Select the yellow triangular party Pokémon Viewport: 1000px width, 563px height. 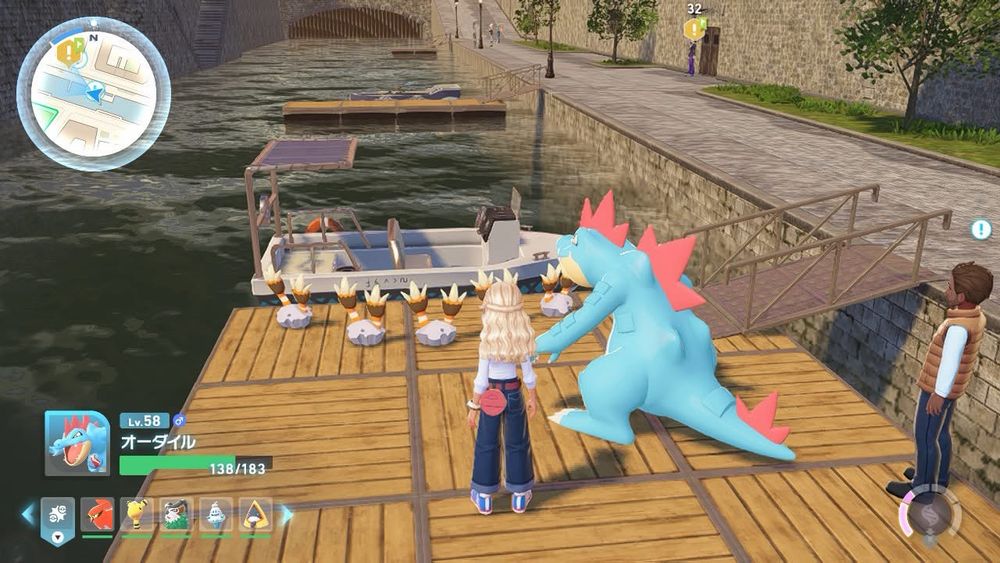[255, 514]
